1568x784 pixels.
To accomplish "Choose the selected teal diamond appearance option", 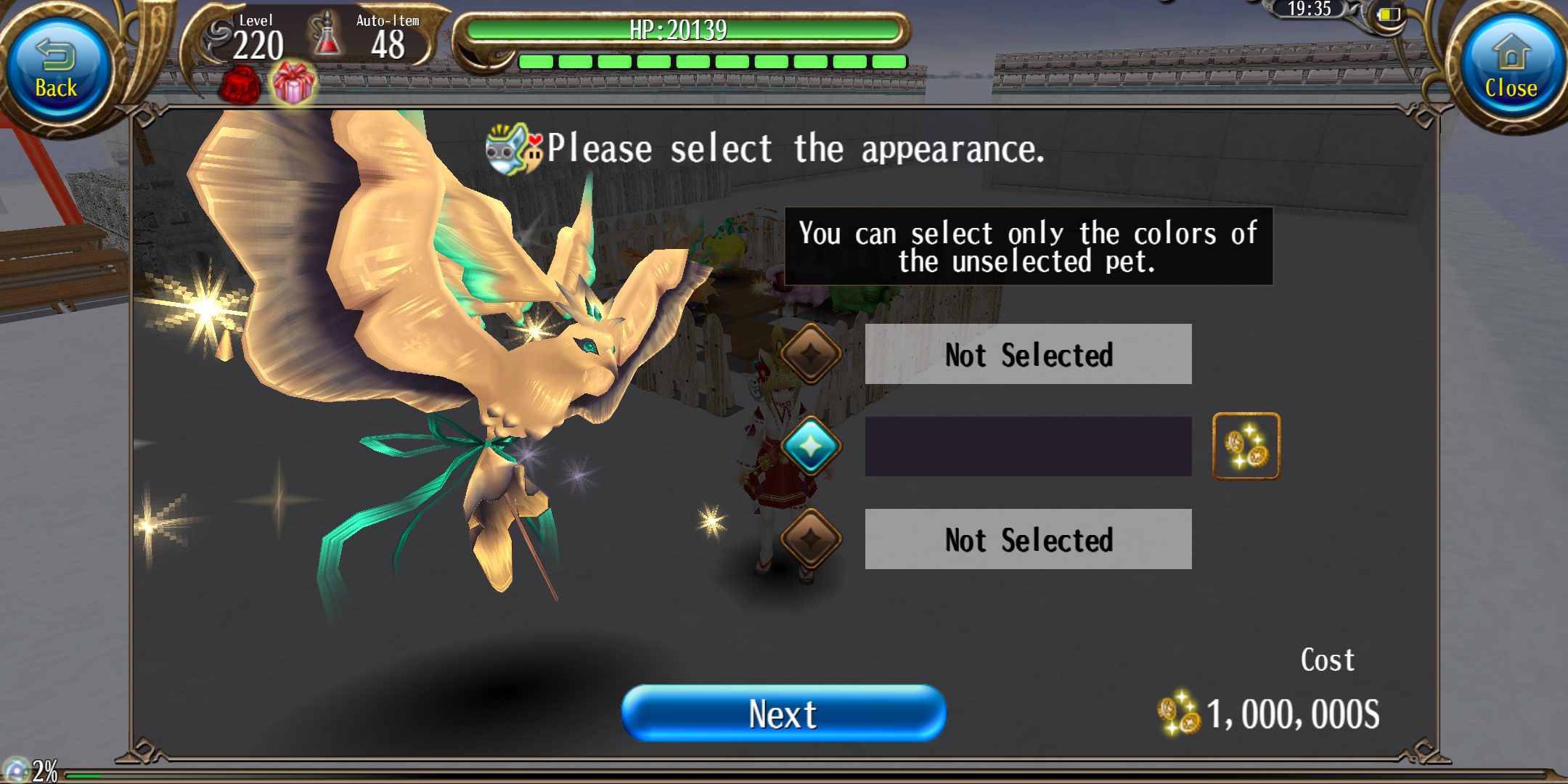I will (x=811, y=446).
